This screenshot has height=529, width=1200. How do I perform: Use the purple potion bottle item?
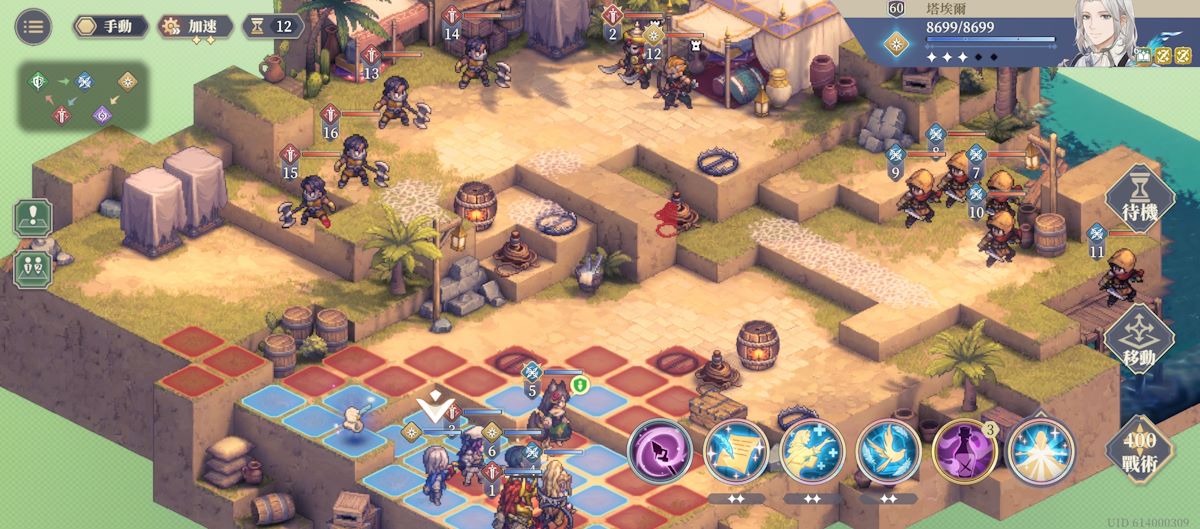tap(964, 452)
